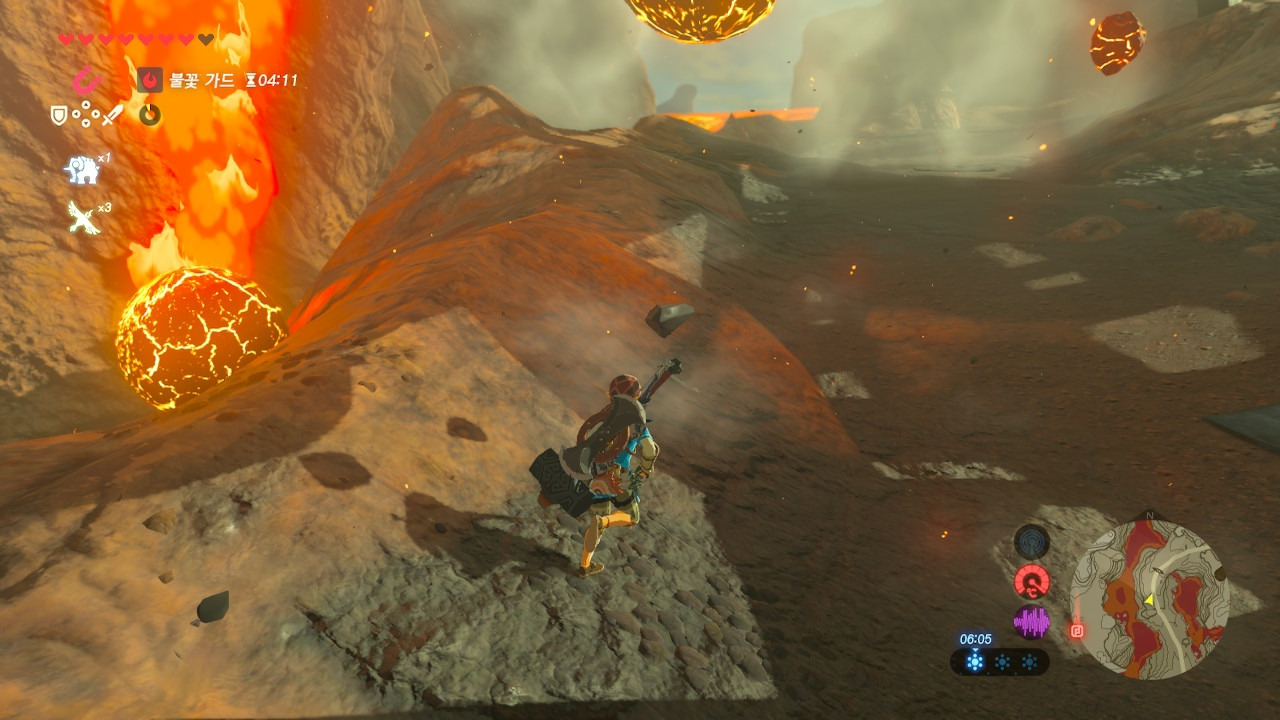Click the sword weapon icon
1280x720 pixels.
111,116
